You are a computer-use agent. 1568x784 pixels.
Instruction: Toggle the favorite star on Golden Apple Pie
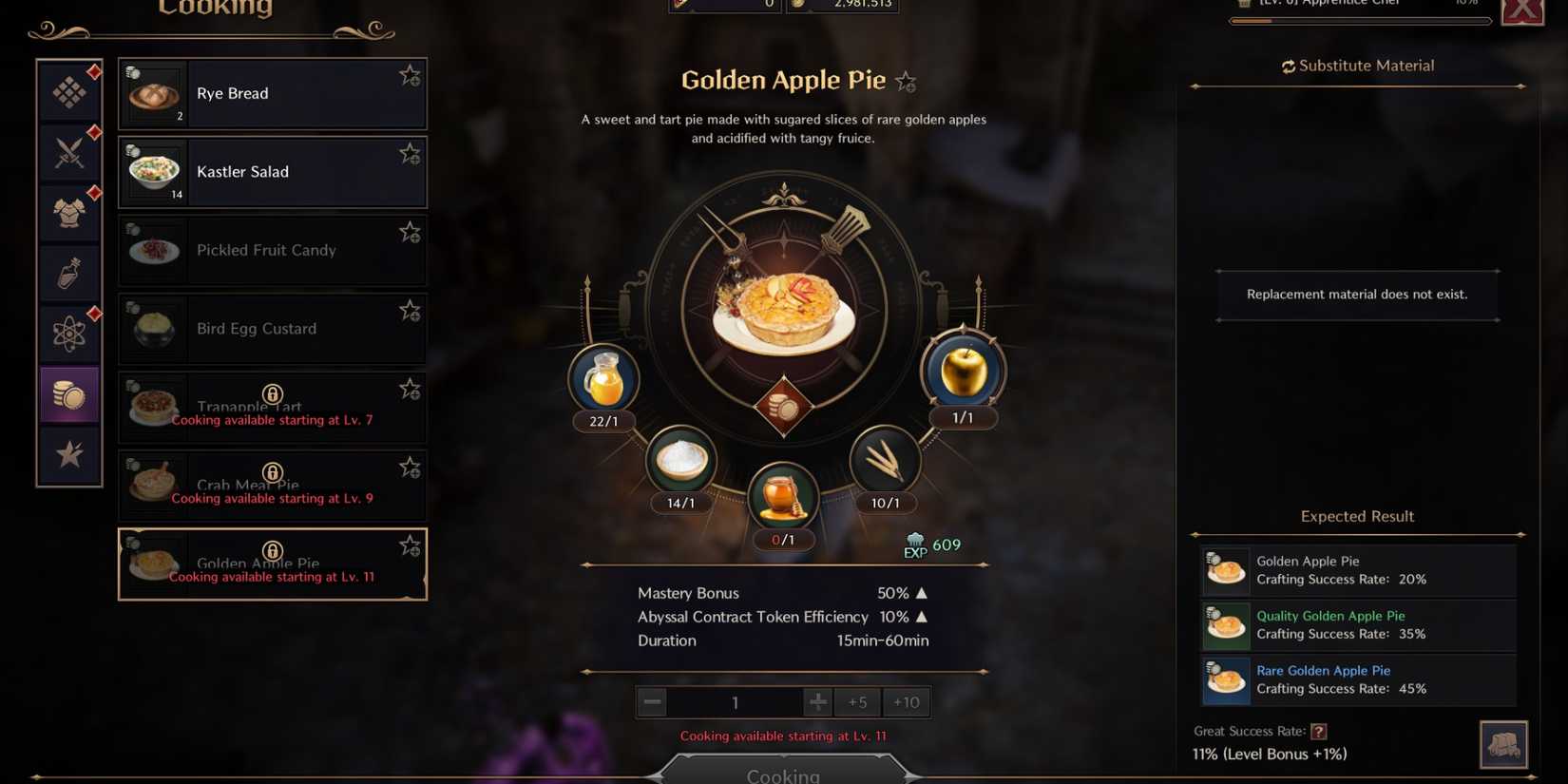point(410,545)
